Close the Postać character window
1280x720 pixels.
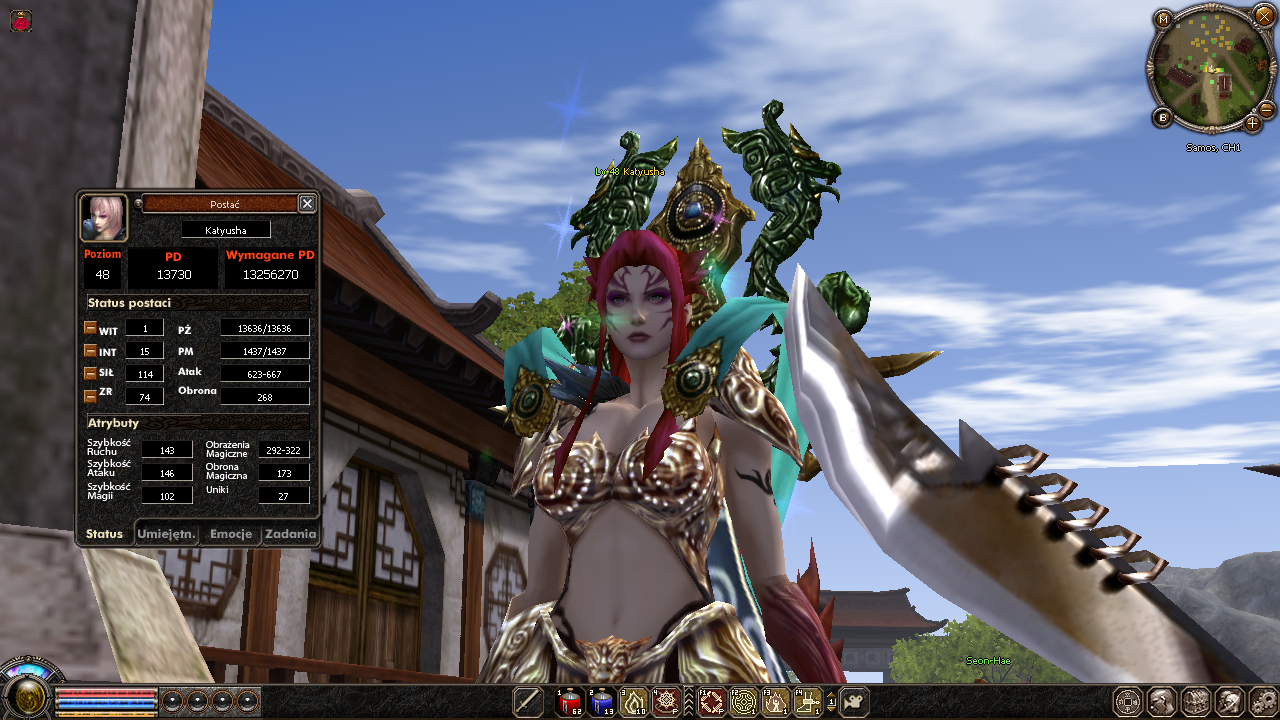click(307, 204)
